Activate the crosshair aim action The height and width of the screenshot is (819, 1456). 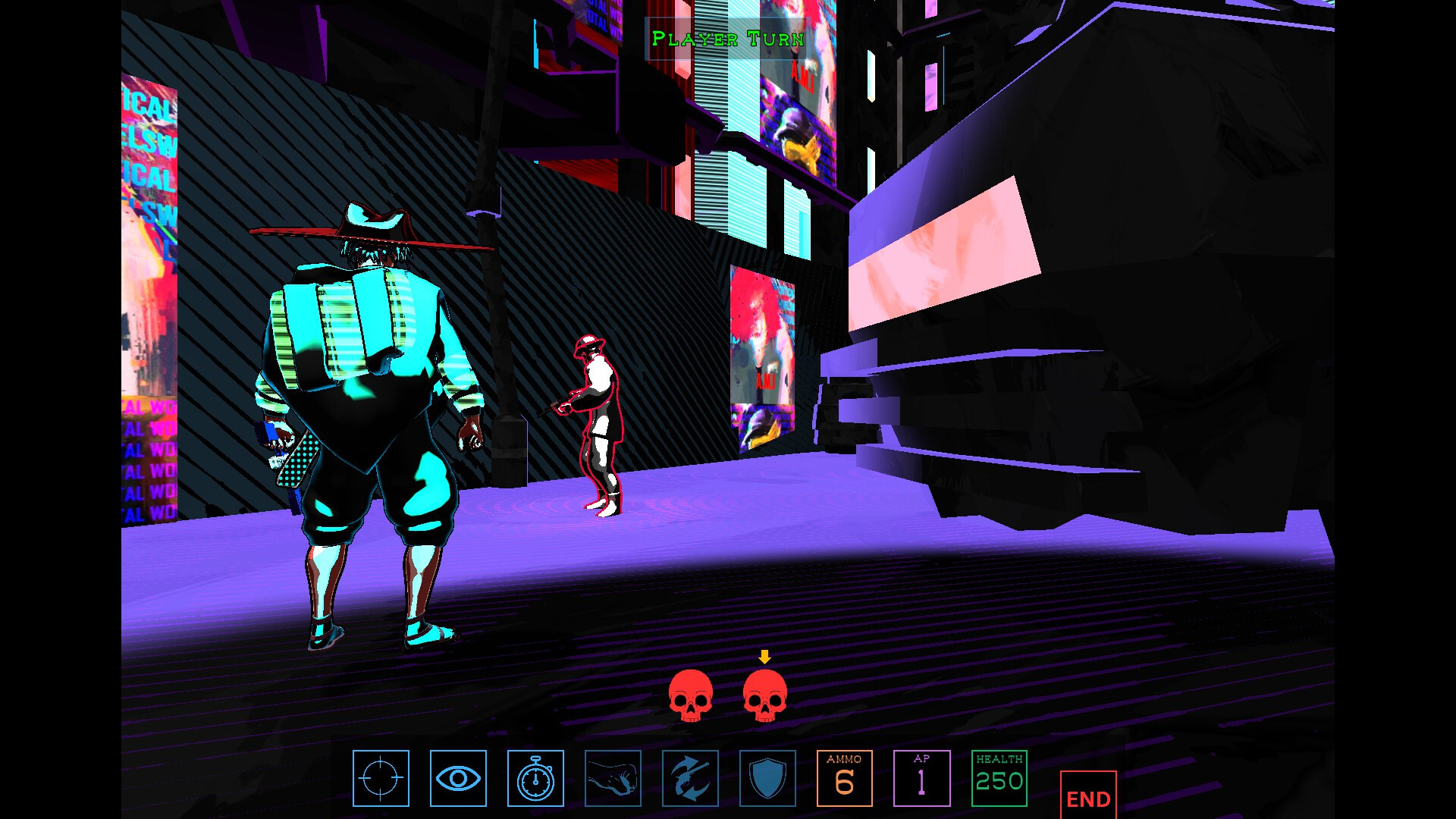pyautogui.click(x=381, y=778)
